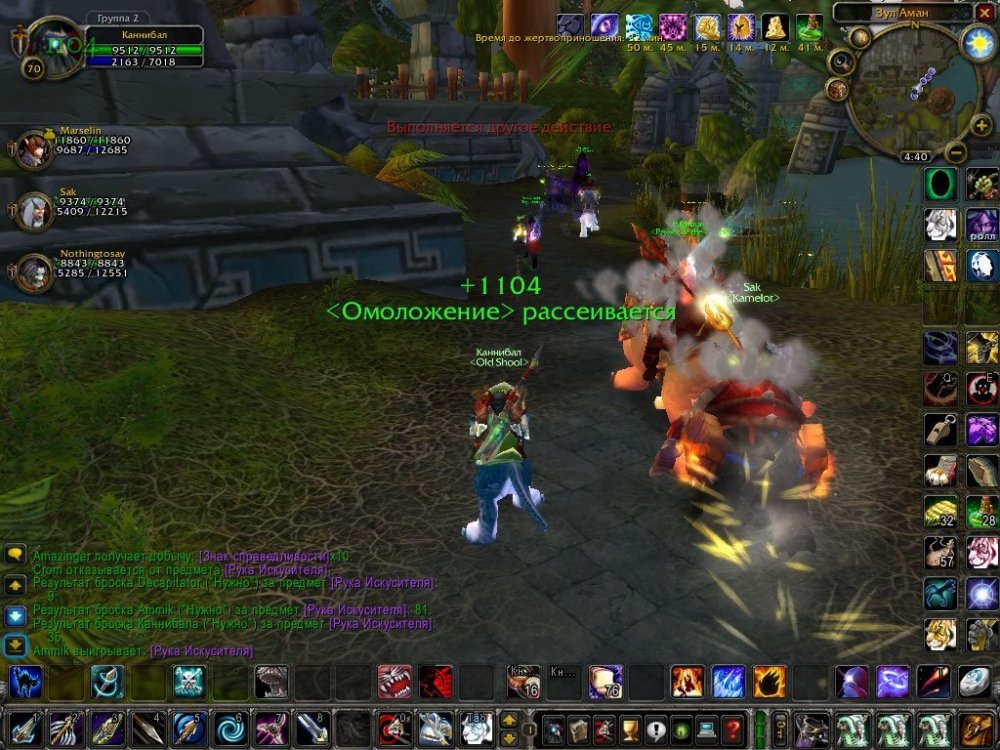1000x750 pixels.
Task: Use the skull-and-crossbones ability icon
Action: click(x=189, y=682)
